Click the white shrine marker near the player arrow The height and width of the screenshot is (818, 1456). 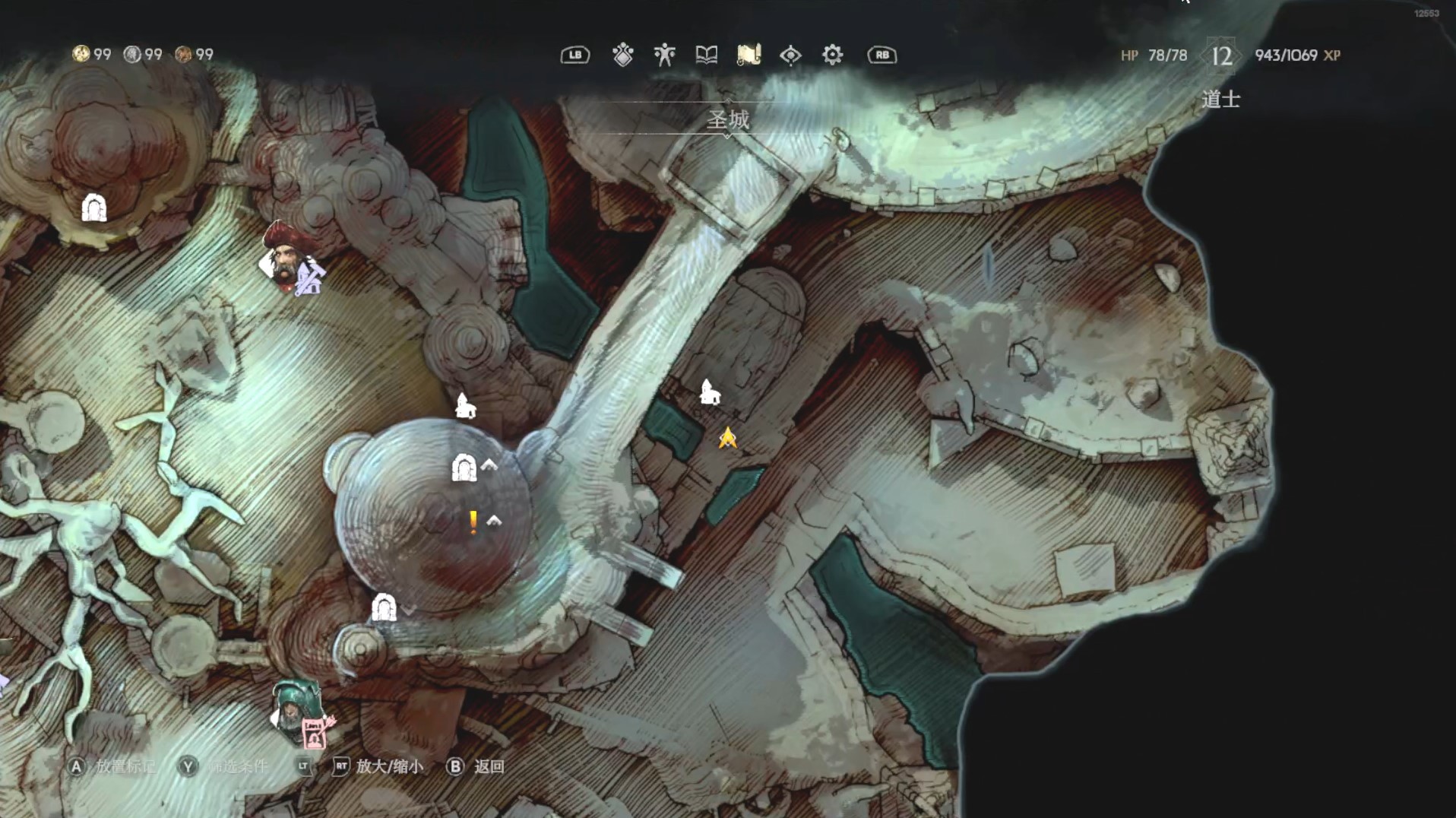[709, 392]
